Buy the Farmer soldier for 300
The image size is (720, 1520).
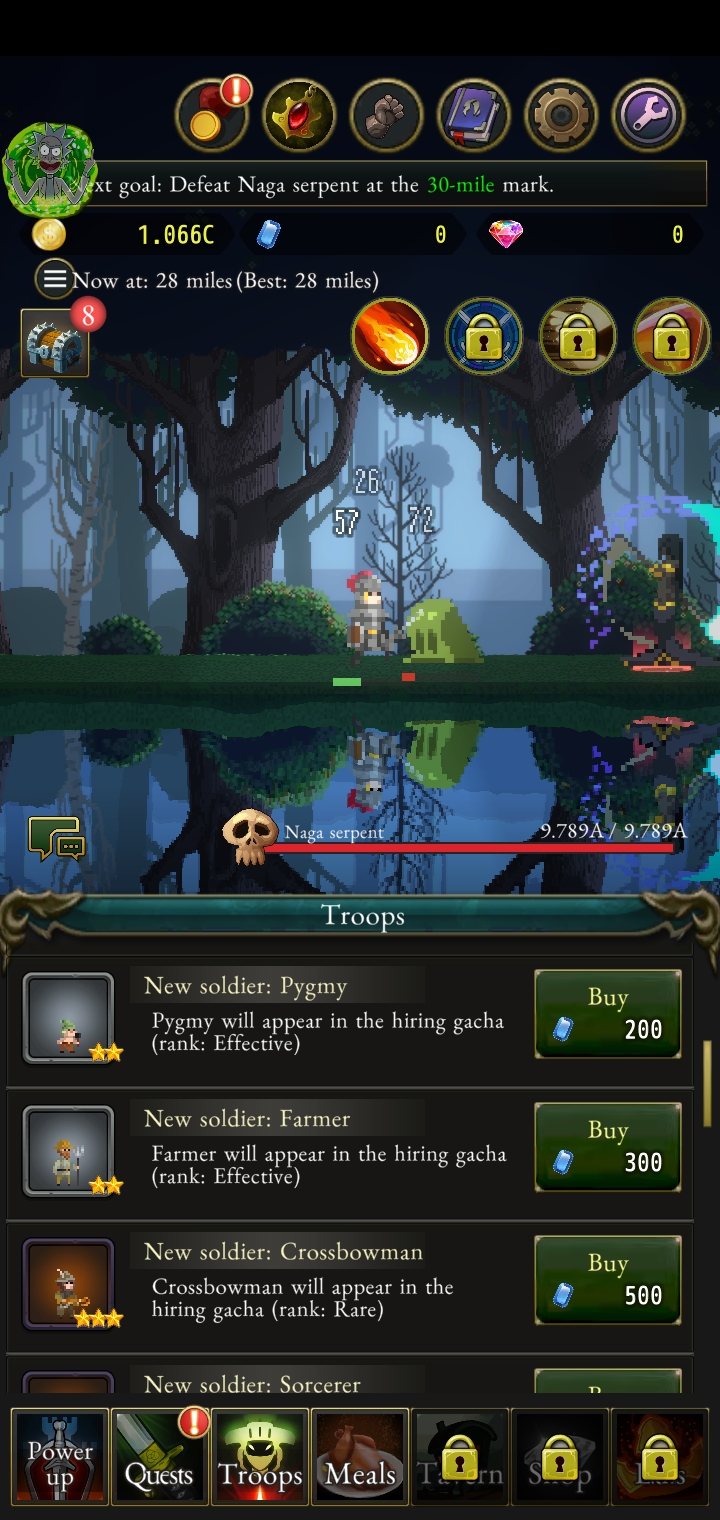point(608,1147)
